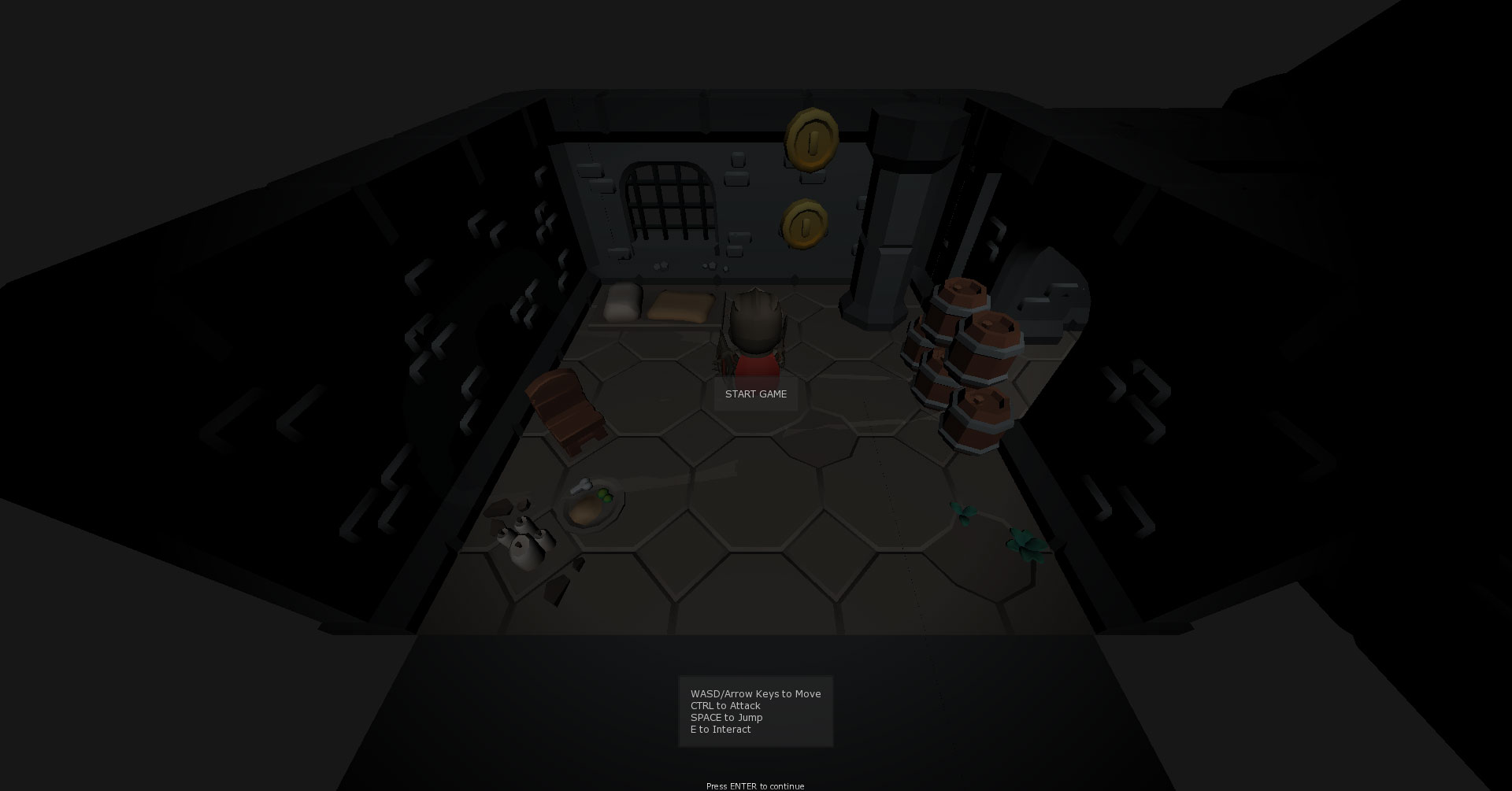Click the bottom-right wooden barrel

[976, 417]
